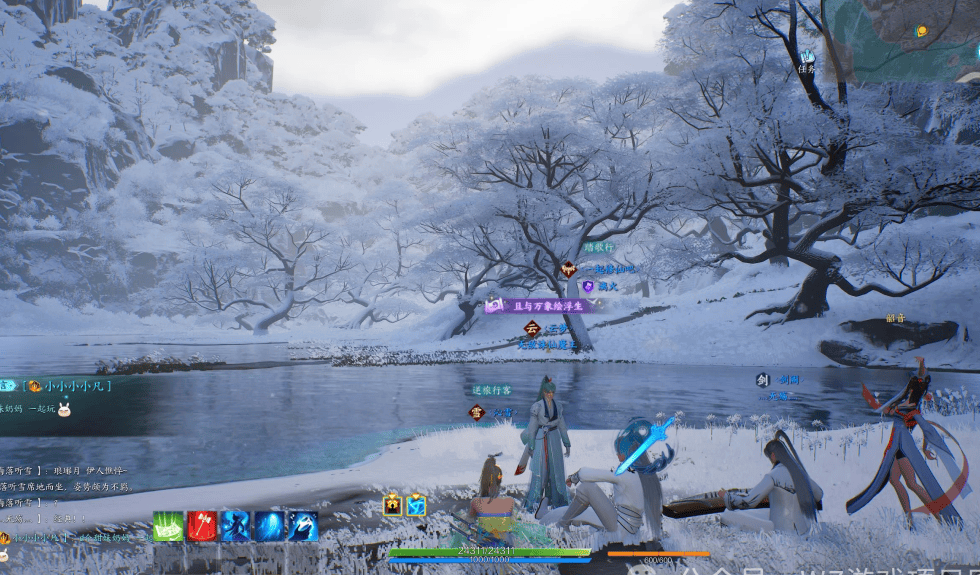Click player name 小小小小凡 in chat
Screen dimensions: 980x575
coord(75,385)
